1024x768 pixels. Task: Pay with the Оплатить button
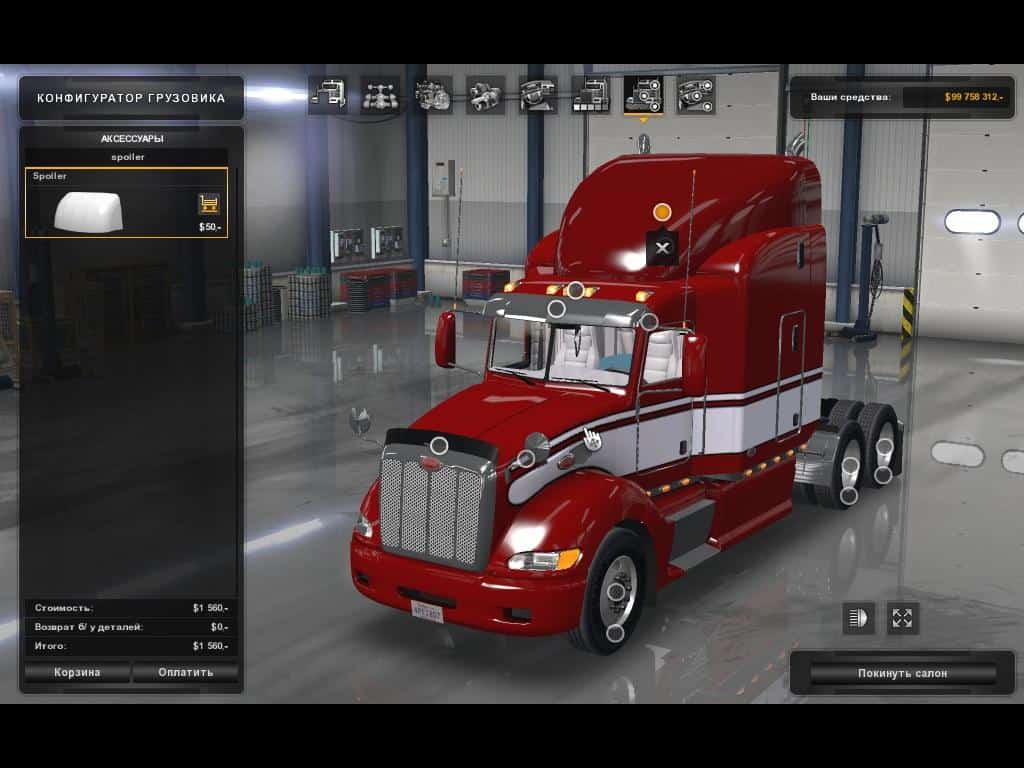pyautogui.click(x=186, y=672)
